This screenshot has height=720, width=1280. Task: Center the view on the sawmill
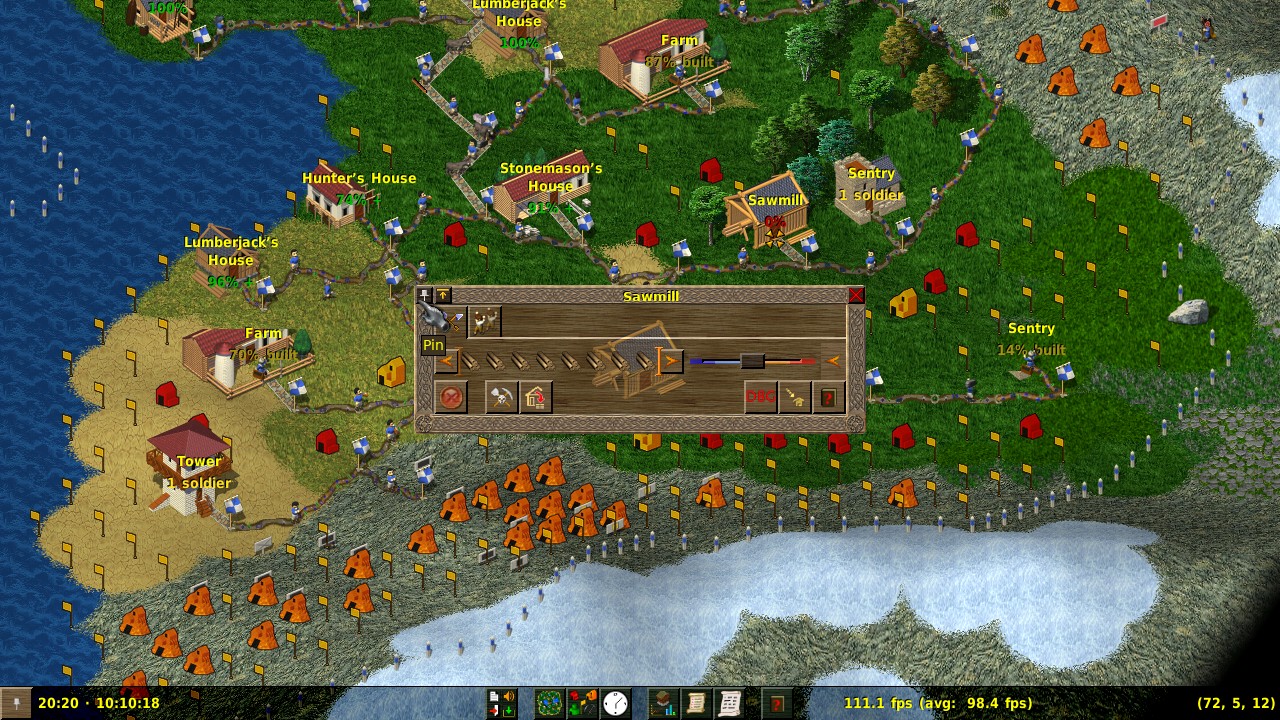click(x=795, y=397)
